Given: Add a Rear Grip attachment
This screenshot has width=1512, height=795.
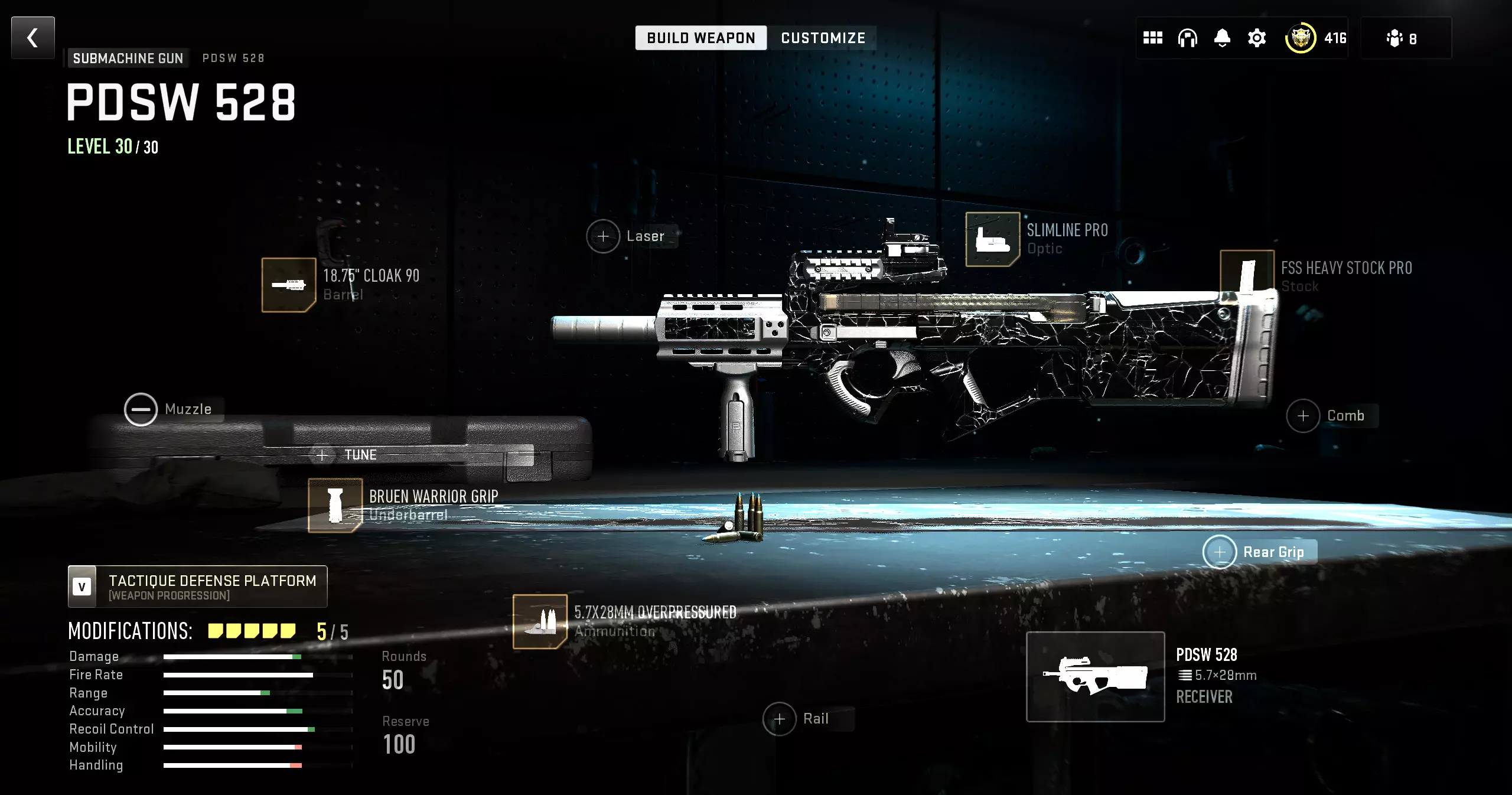Looking at the screenshot, I should tap(1220, 552).
